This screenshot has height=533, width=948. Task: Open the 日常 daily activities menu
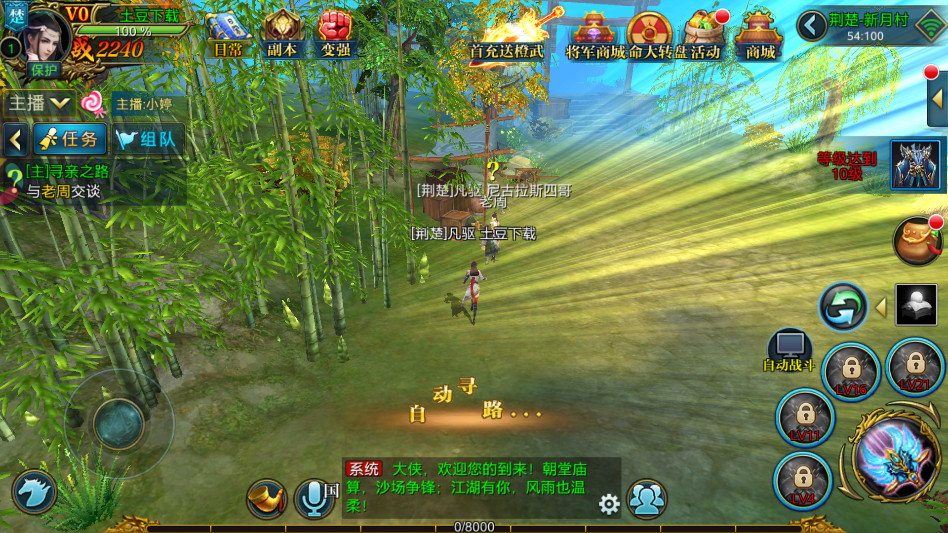227,33
